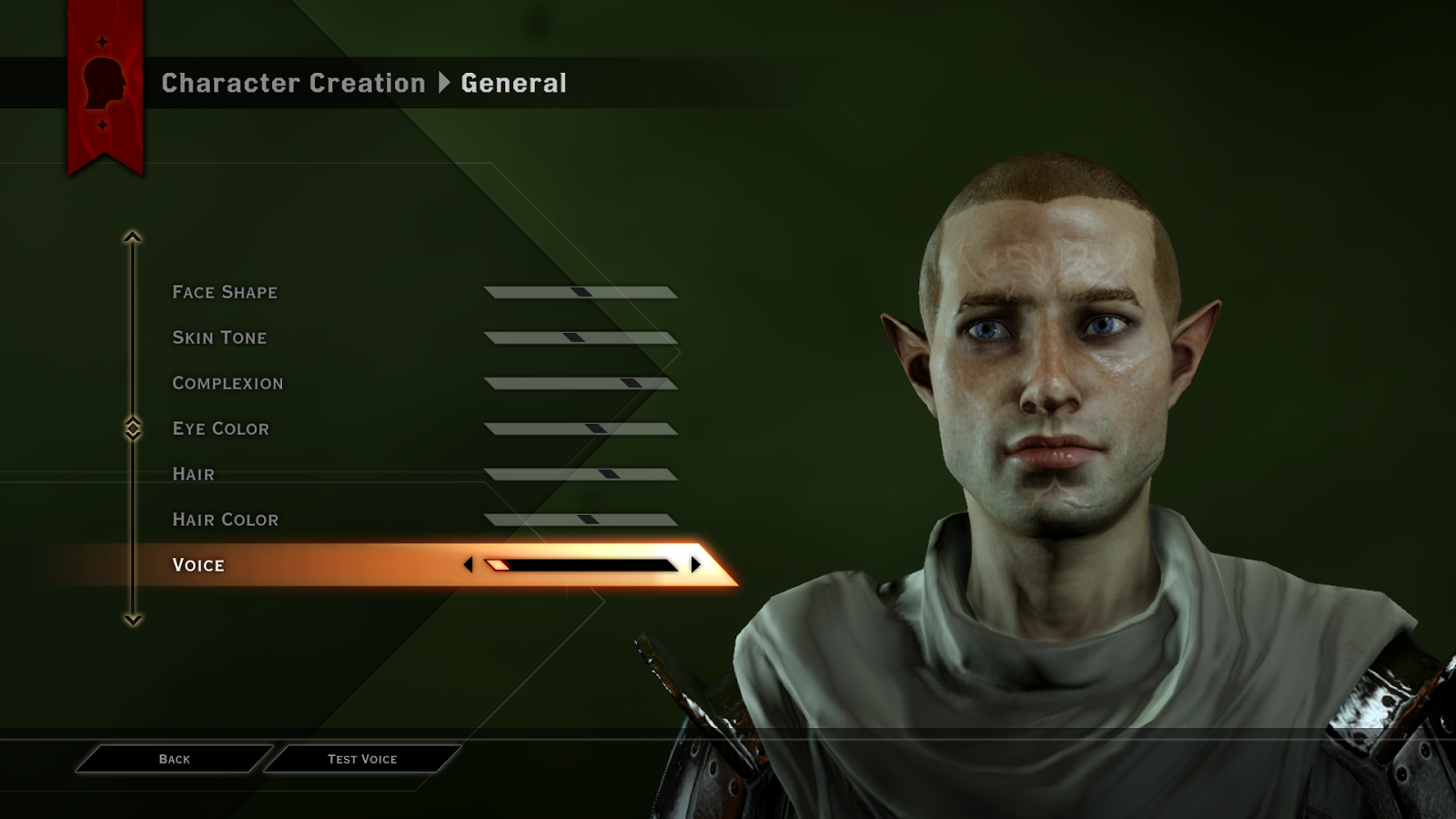Adjust the Hair slider
1456x819 pixels.
tap(580, 473)
